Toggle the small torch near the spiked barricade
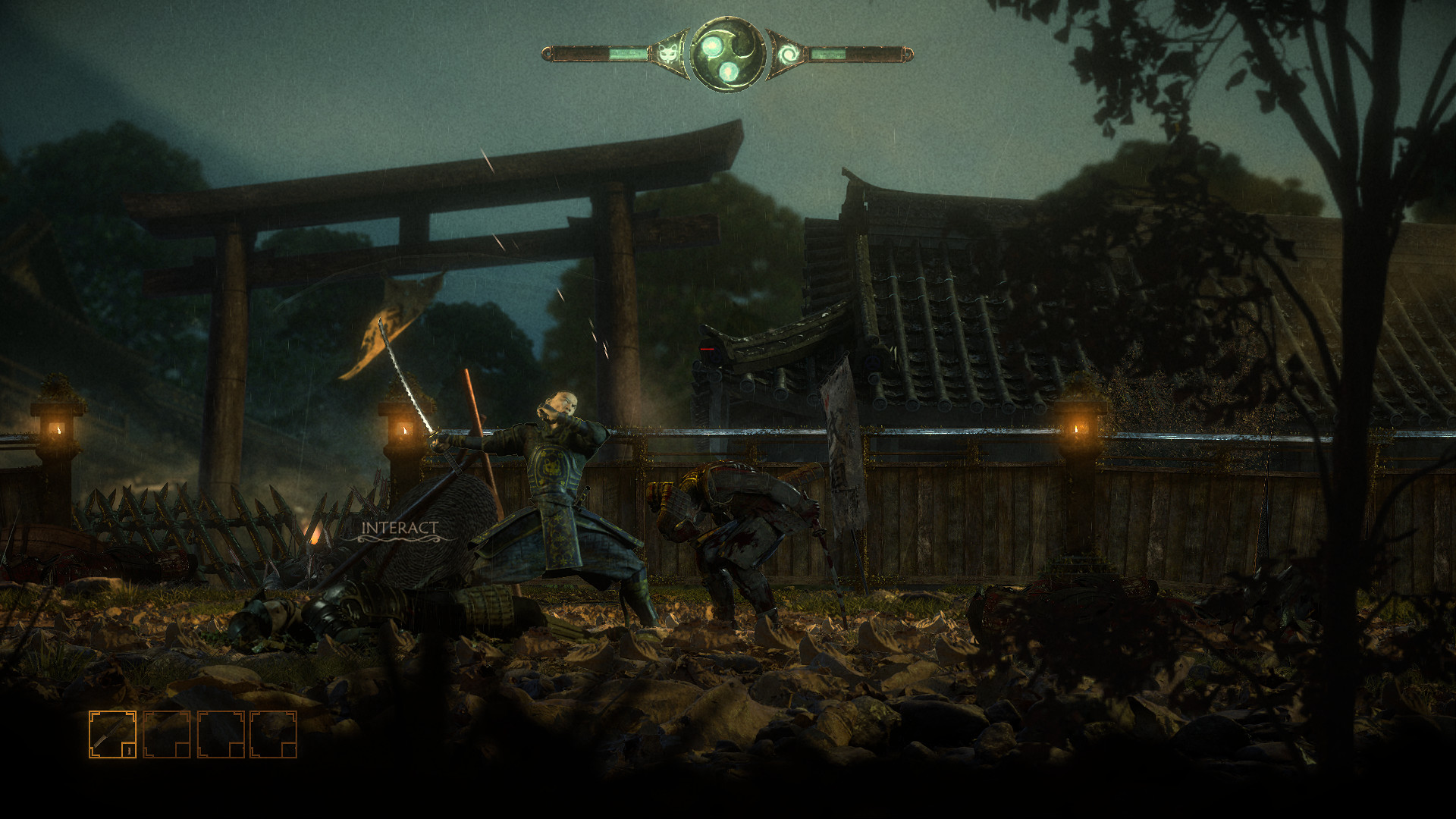1456x819 pixels. tap(313, 538)
